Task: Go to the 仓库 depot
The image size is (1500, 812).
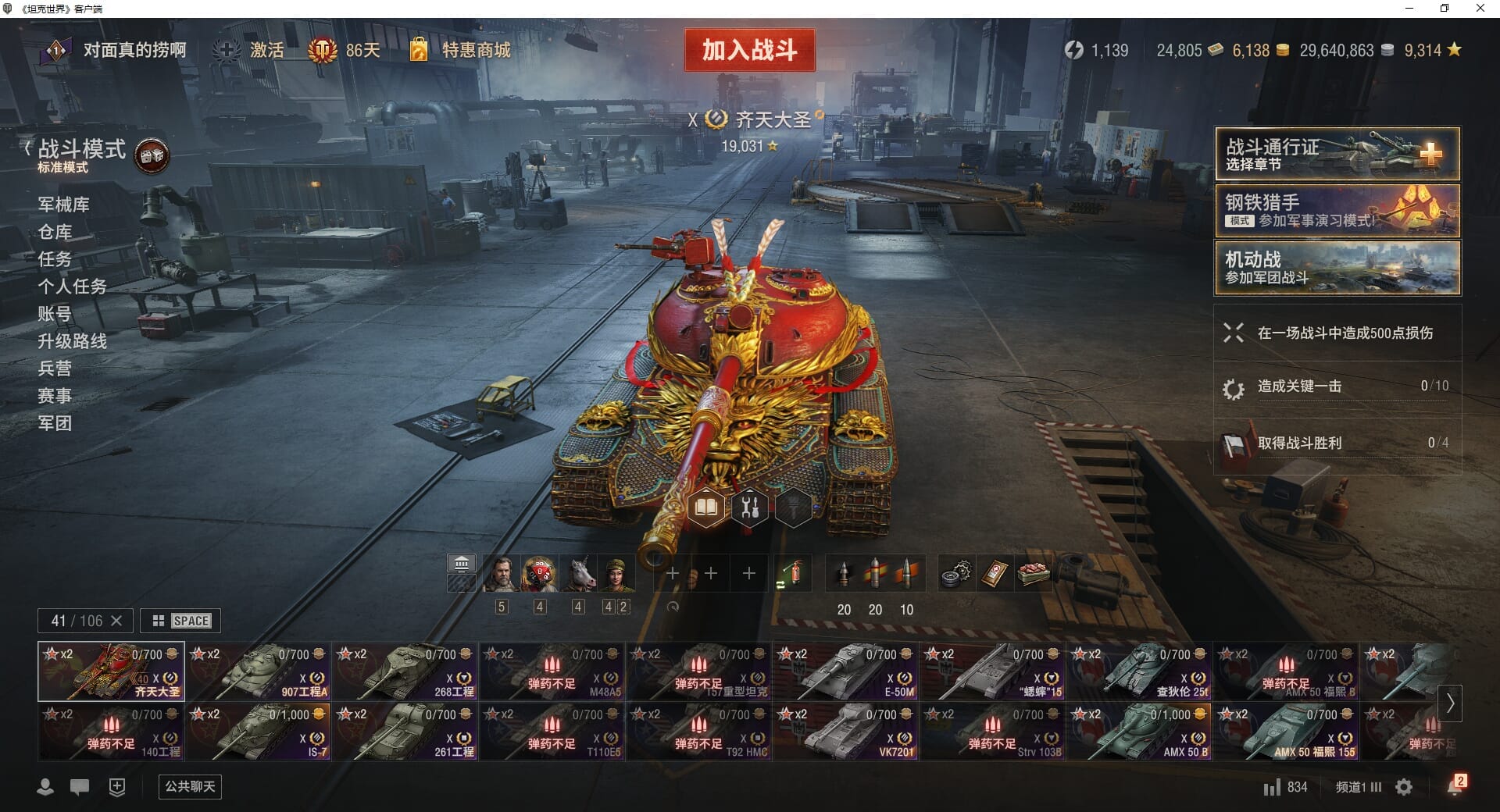Action: [55, 232]
